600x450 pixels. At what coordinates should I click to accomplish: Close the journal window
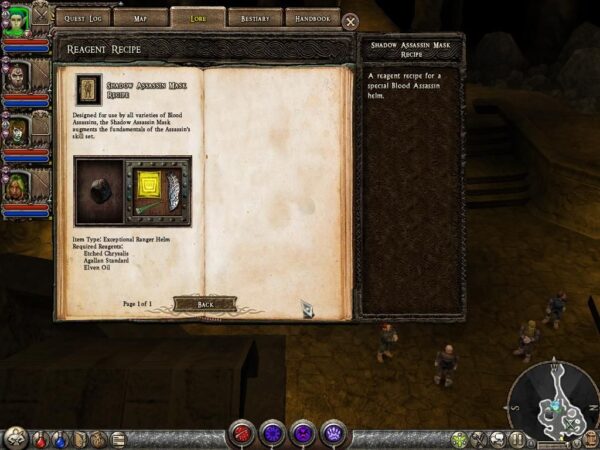coord(350,20)
